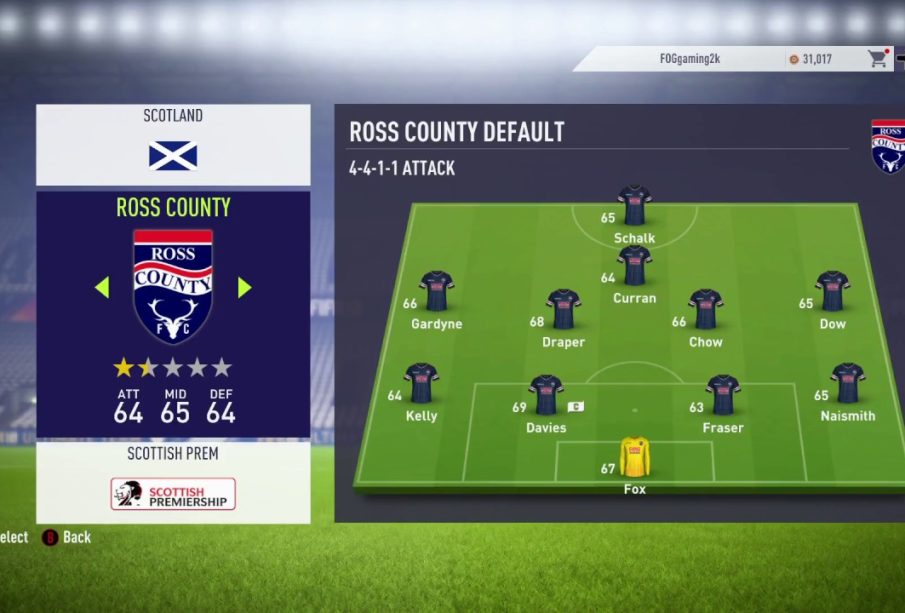905x613 pixels.
Task: Choose midfielder Chow in the formation
Action: (x=705, y=309)
